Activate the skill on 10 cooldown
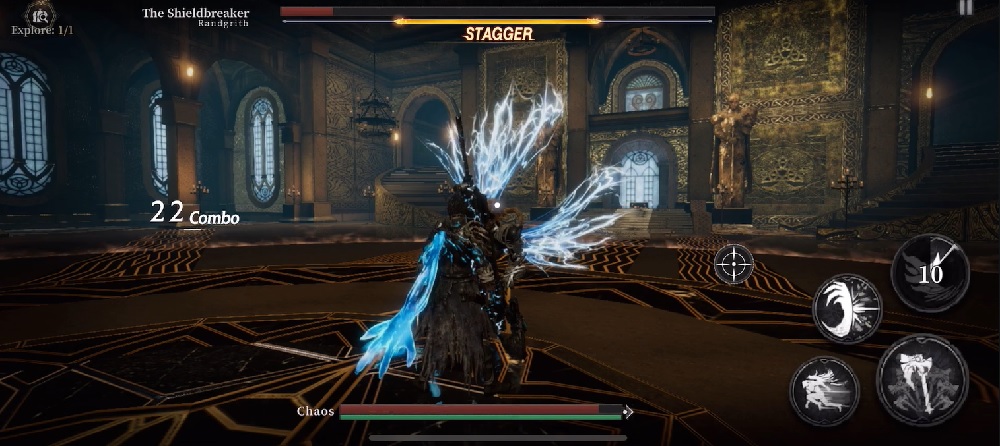Screen dimensions: 1000x446 930,273
